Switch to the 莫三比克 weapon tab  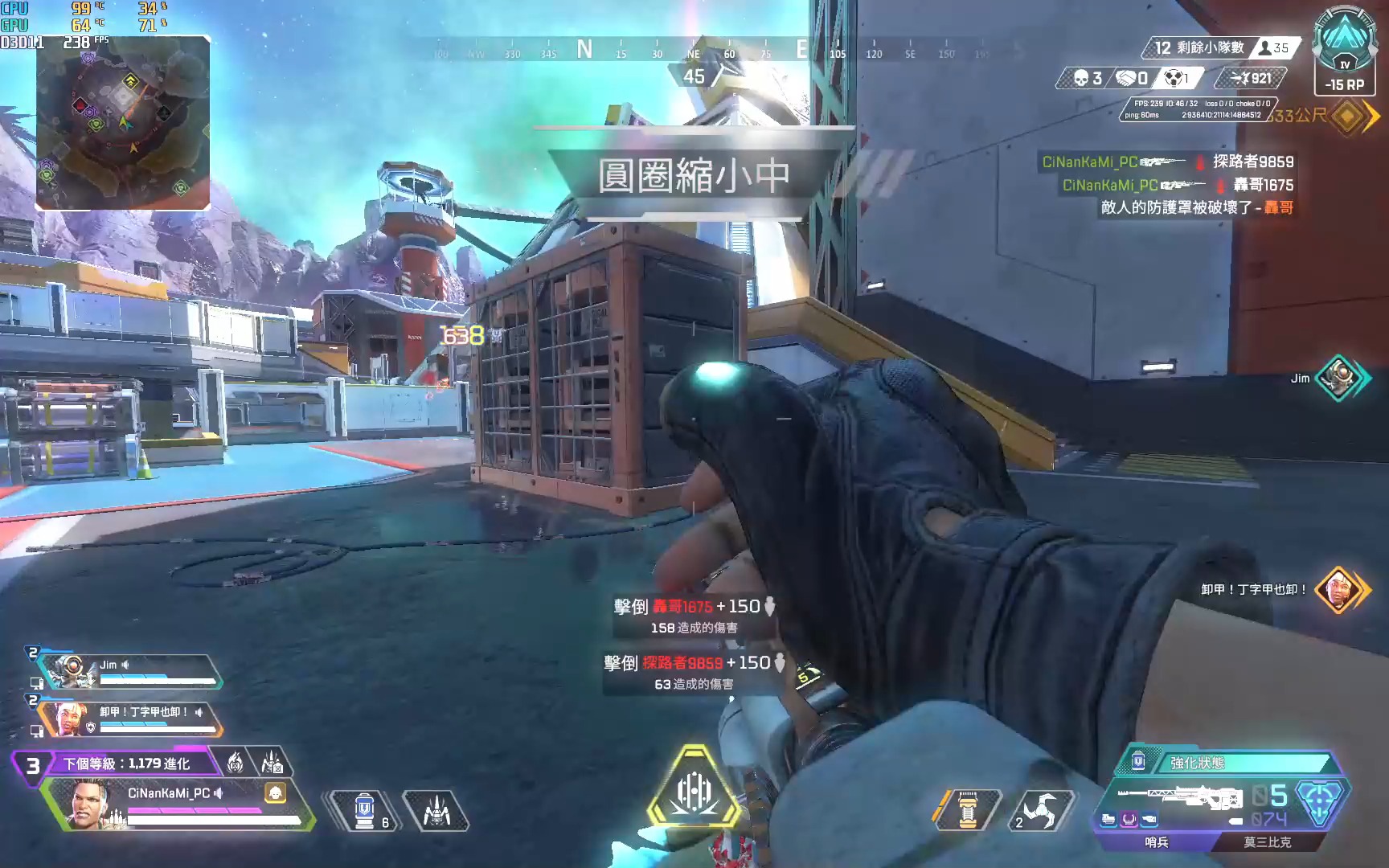(1267, 842)
